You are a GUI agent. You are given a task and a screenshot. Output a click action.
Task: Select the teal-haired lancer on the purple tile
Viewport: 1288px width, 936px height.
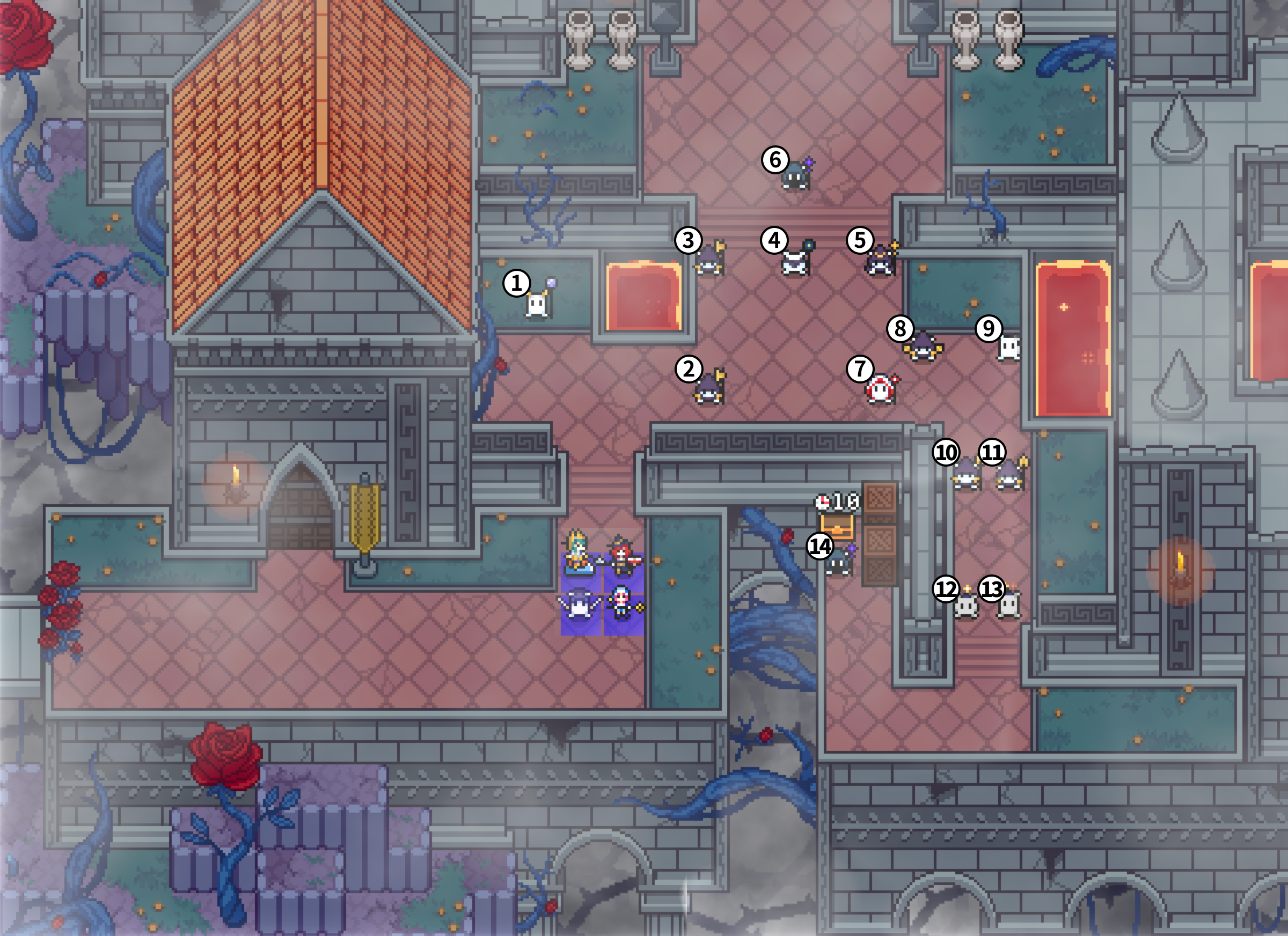point(579,552)
